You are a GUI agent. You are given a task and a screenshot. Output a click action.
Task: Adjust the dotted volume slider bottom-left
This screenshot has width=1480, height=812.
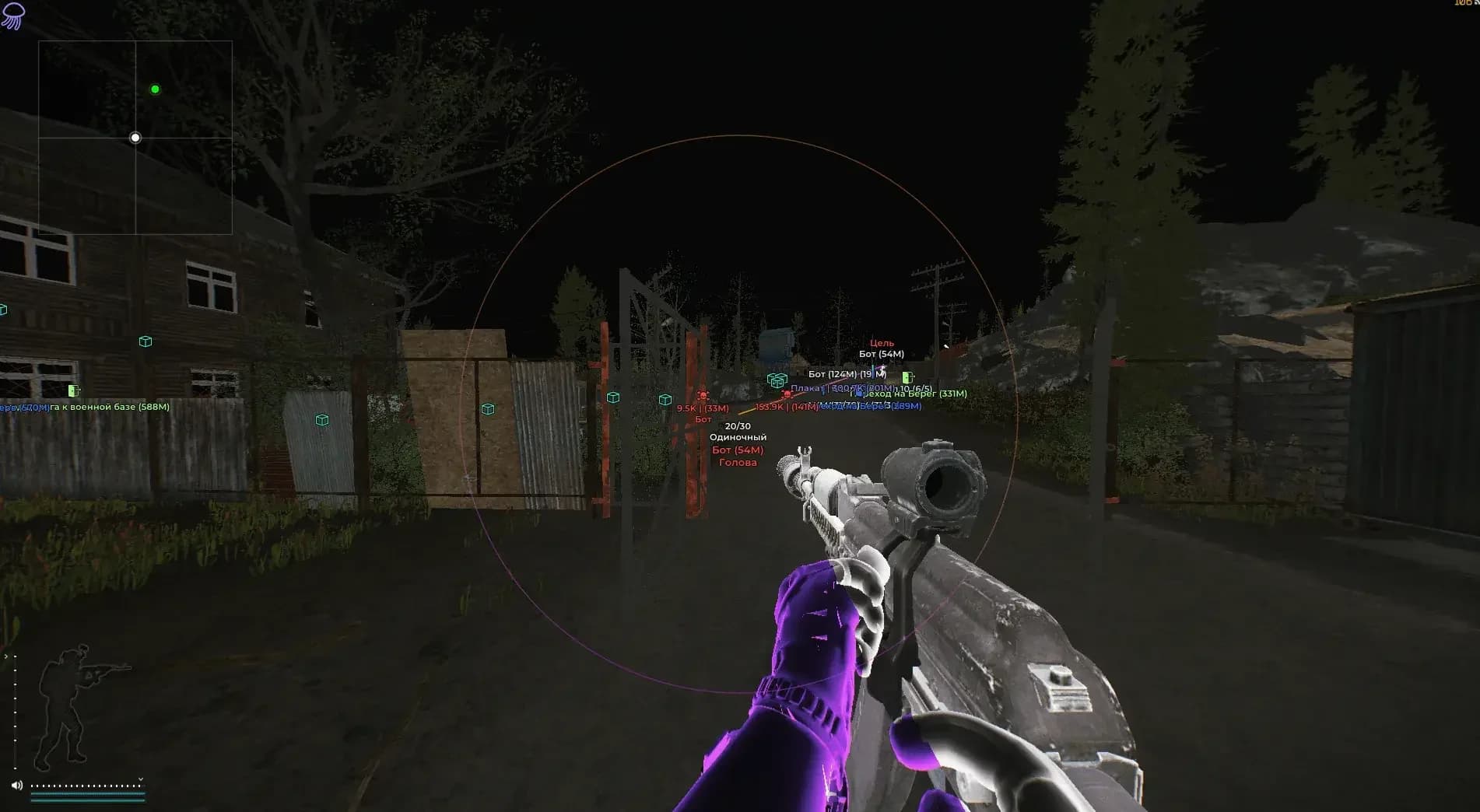pos(87,786)
